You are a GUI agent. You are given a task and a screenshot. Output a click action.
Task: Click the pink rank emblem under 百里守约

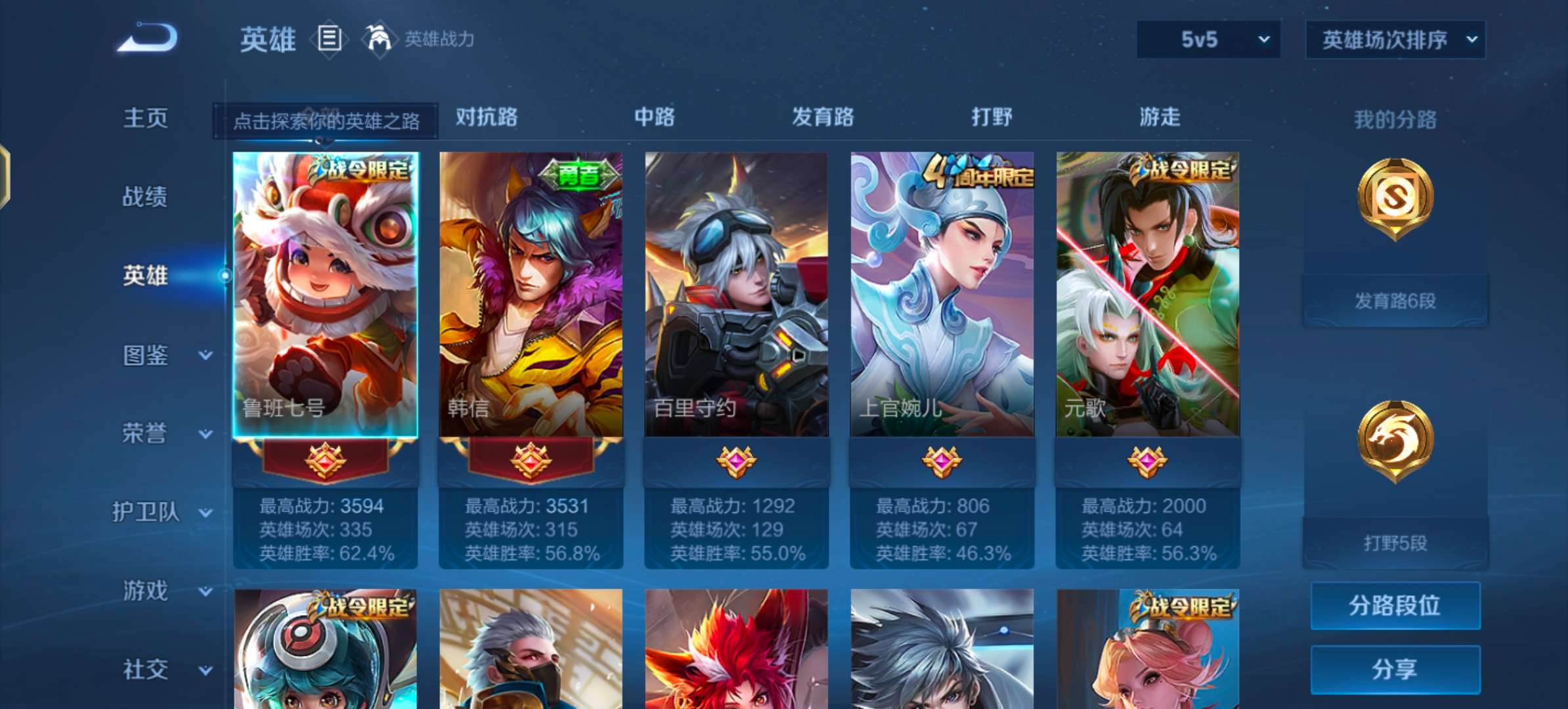(735, 462)
